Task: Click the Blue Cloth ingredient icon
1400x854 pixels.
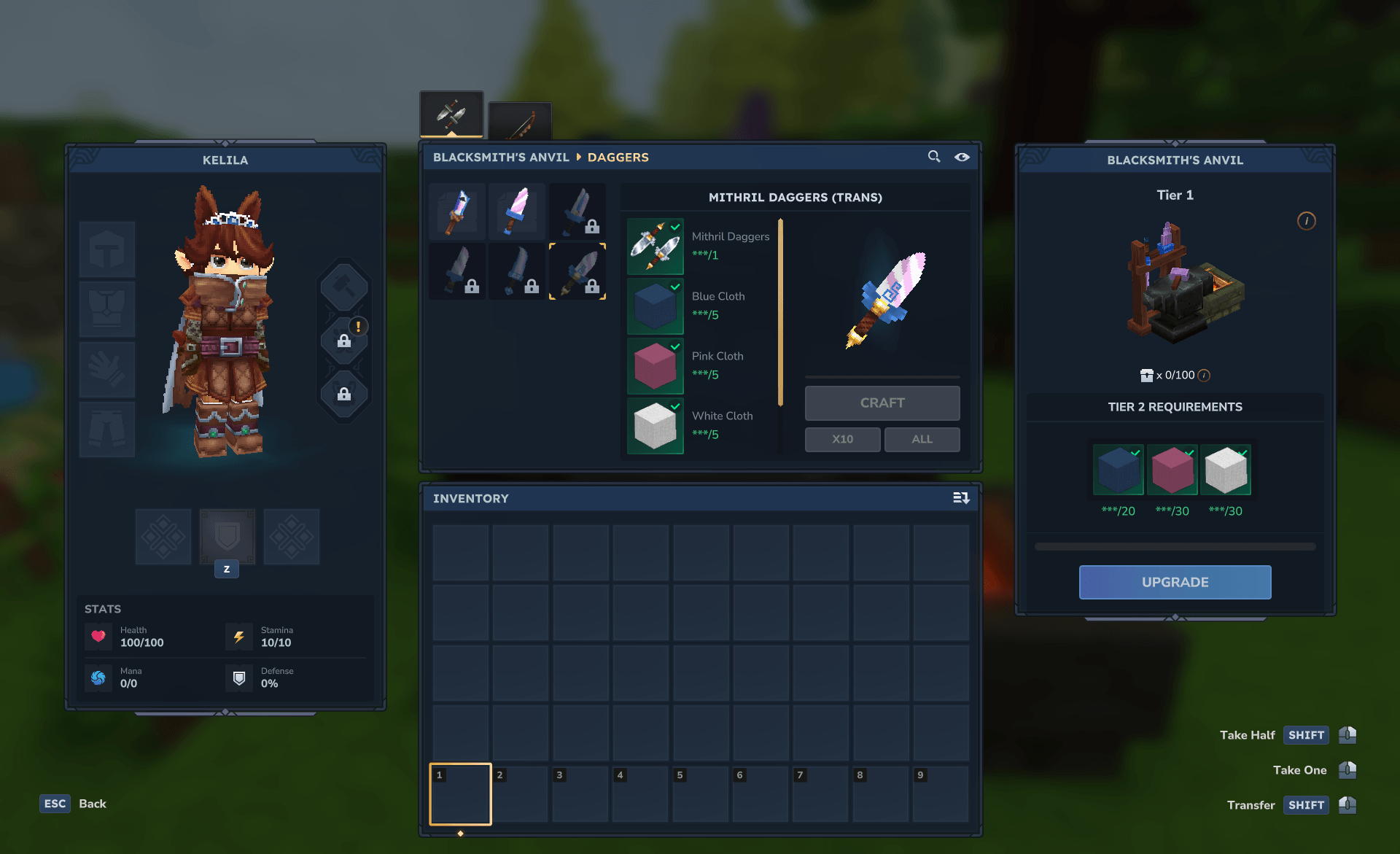Action: [x=655, y=306]
